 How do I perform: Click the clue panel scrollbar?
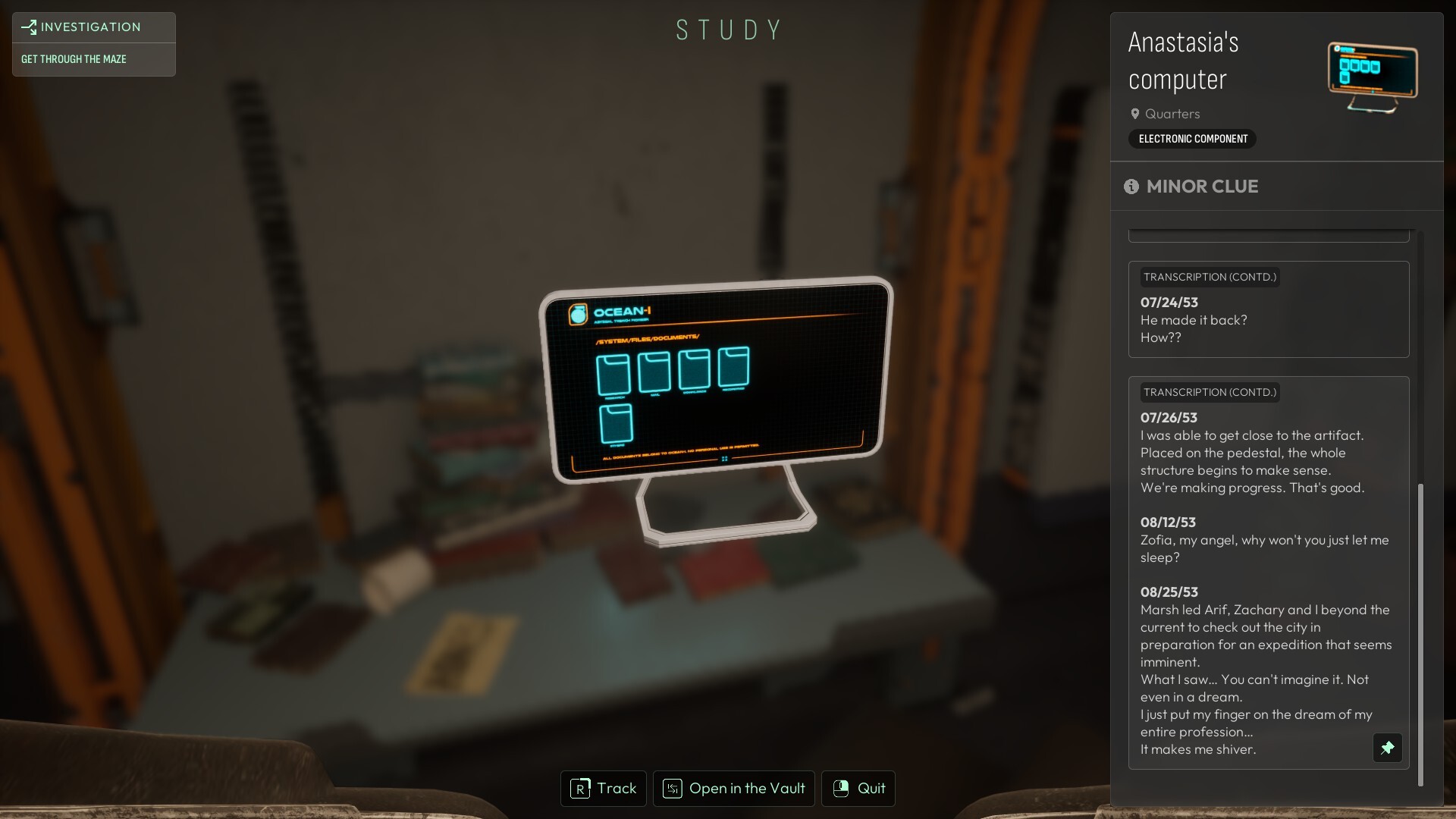pyautogui.click(x=1420, y=633)
